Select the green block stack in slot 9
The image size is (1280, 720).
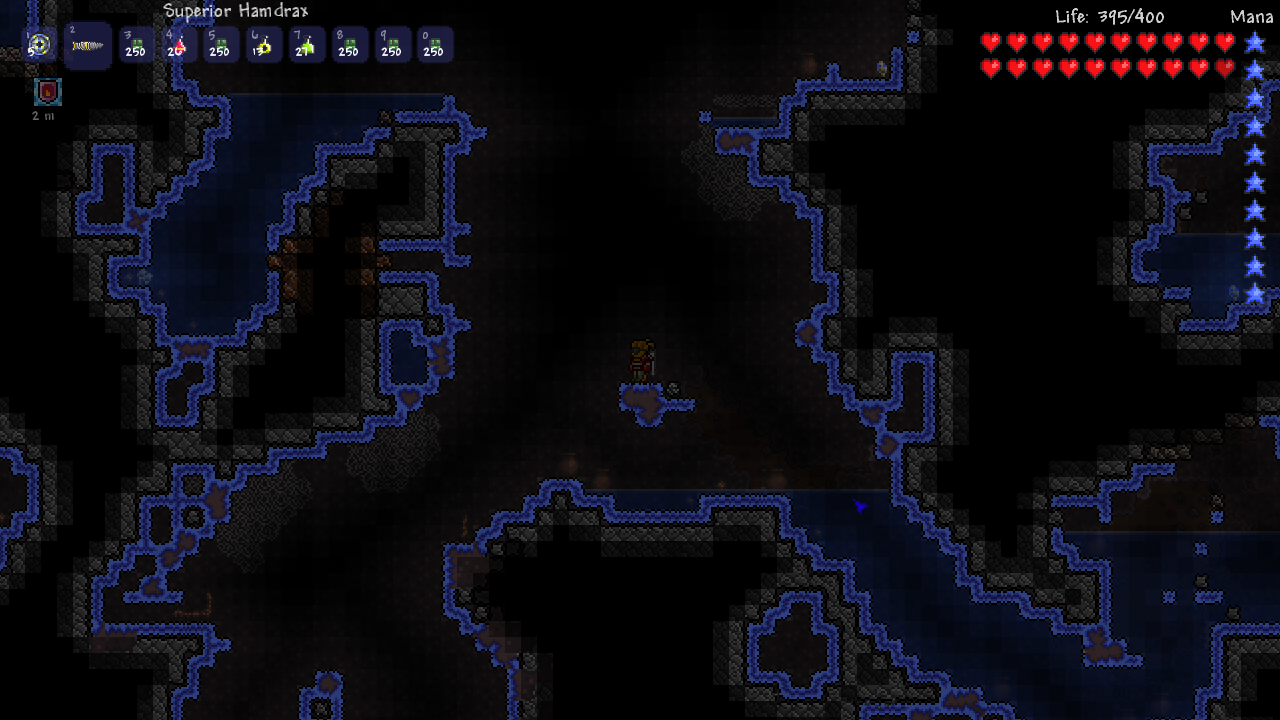[391, 46]
